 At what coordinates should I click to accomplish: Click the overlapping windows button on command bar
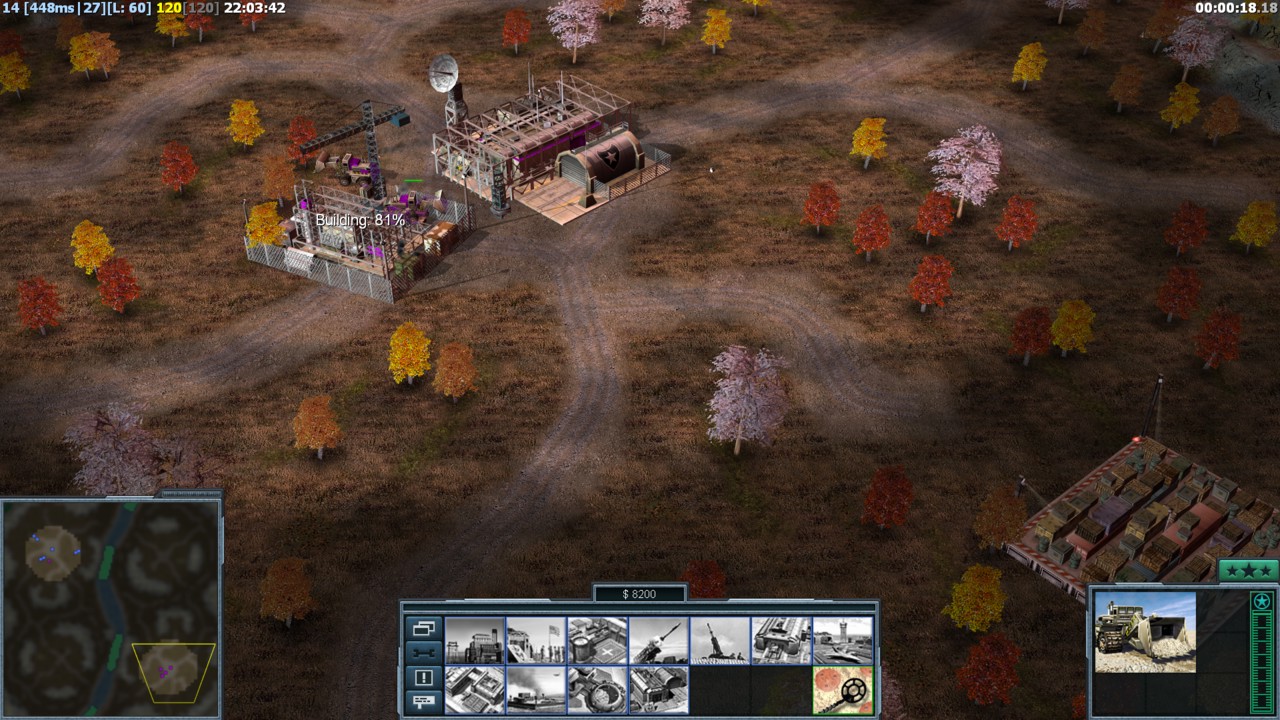423,629
